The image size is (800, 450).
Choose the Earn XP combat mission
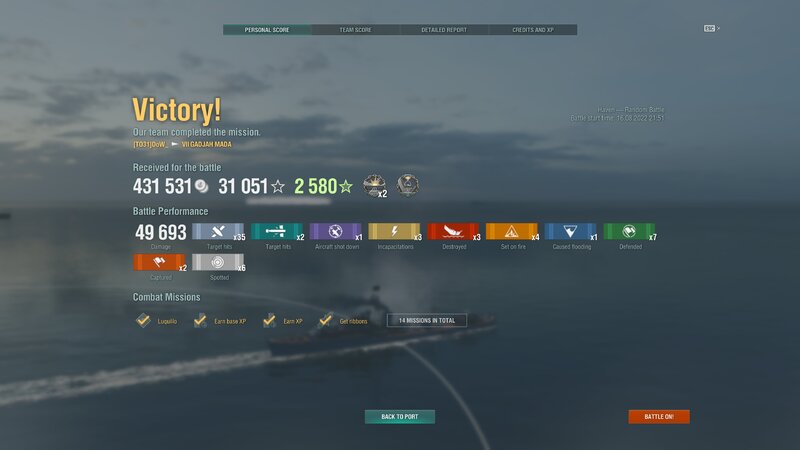tap(283, 321)
